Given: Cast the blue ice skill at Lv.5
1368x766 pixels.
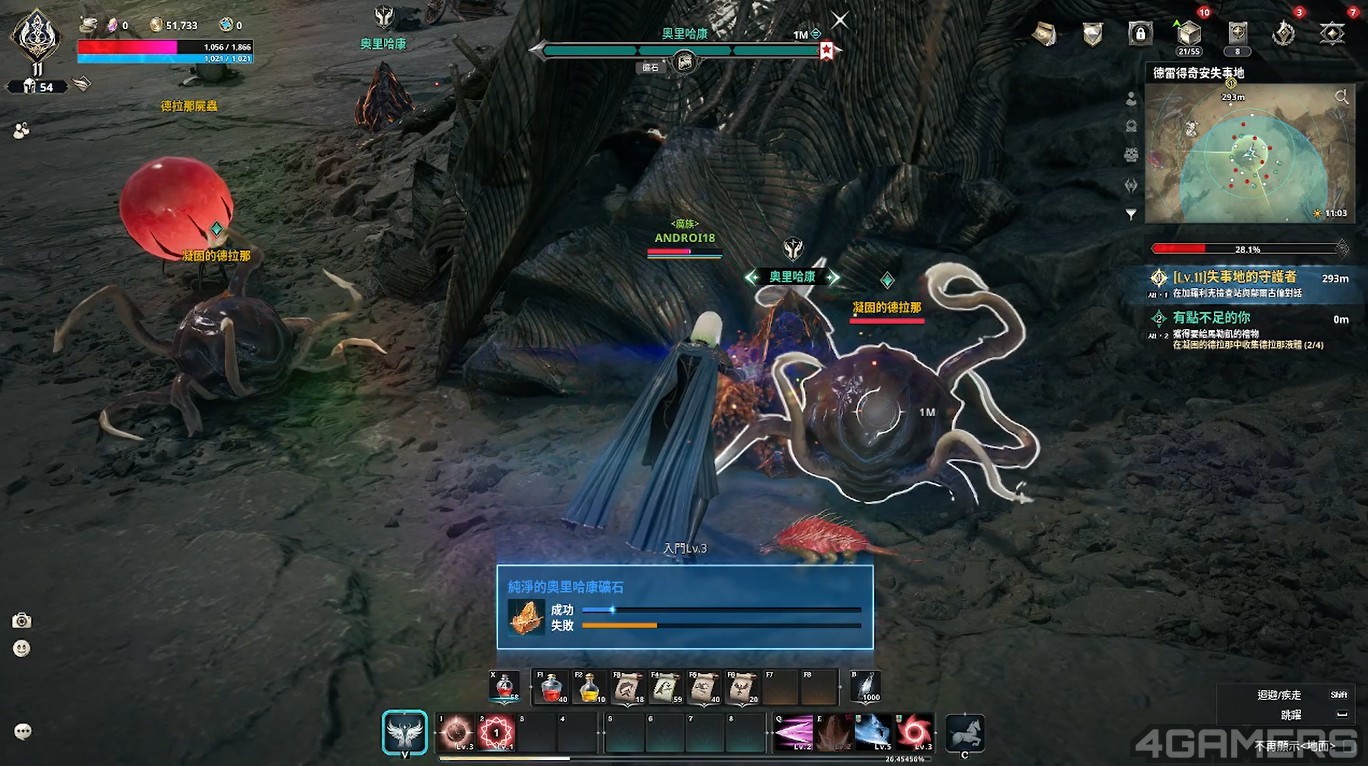Looking at the screenshot, I should point(872,733).
